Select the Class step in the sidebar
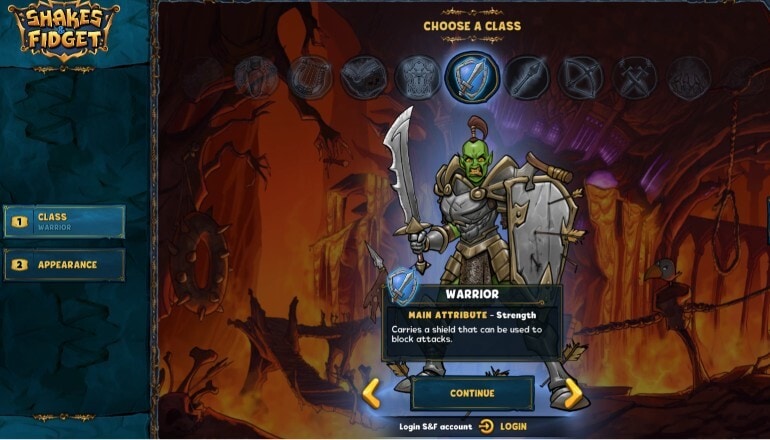770x440 pixels. [65, 221]
